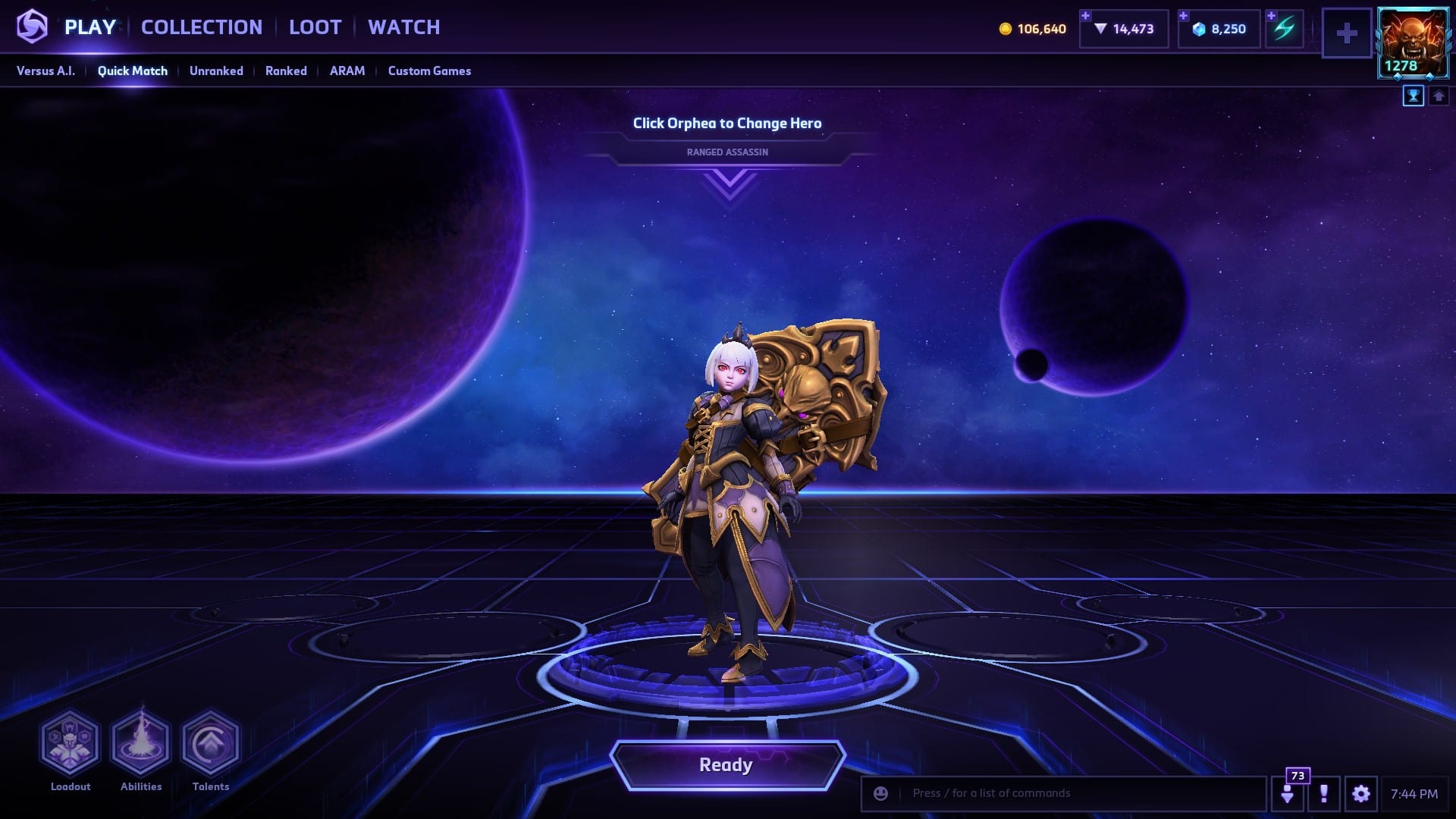Click the chat command input box

coord(1077,793)
